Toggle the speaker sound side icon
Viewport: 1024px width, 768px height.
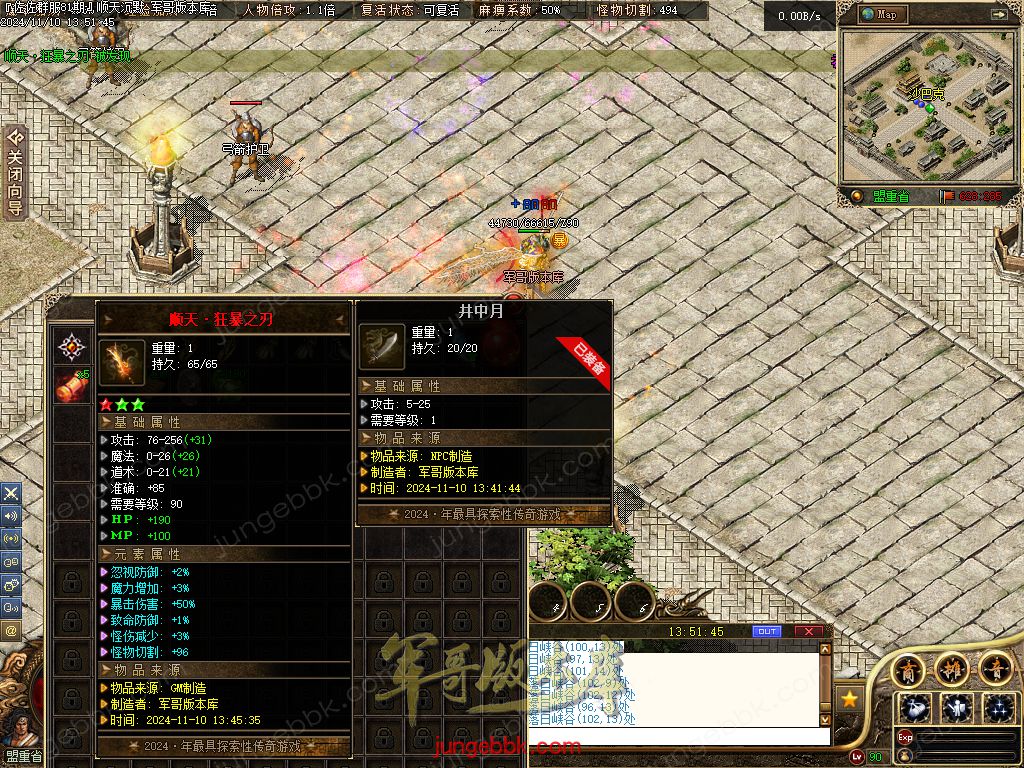point(11,516)
